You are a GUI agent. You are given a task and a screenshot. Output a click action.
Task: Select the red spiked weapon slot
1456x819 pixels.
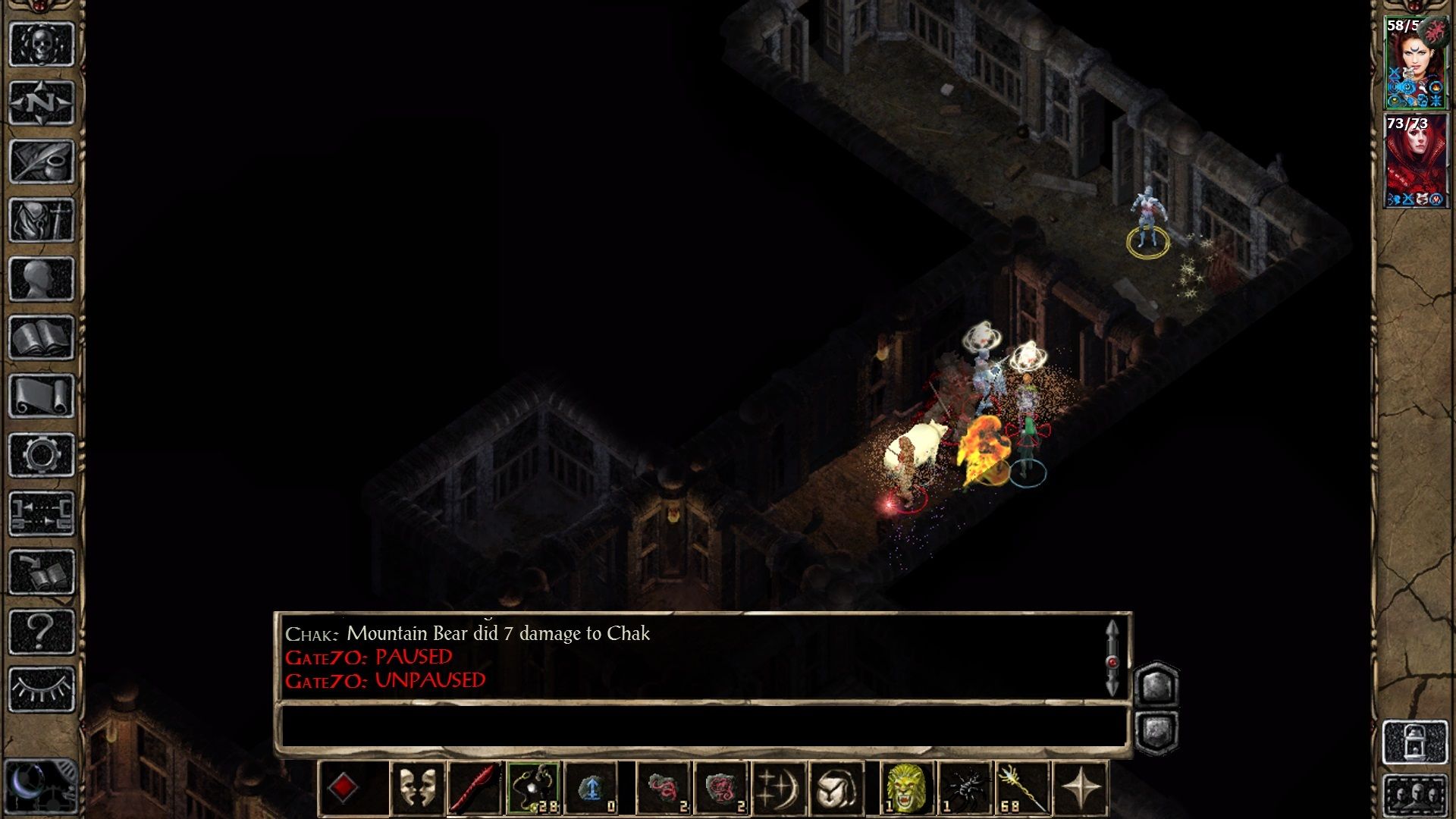[x=475, y=788]
